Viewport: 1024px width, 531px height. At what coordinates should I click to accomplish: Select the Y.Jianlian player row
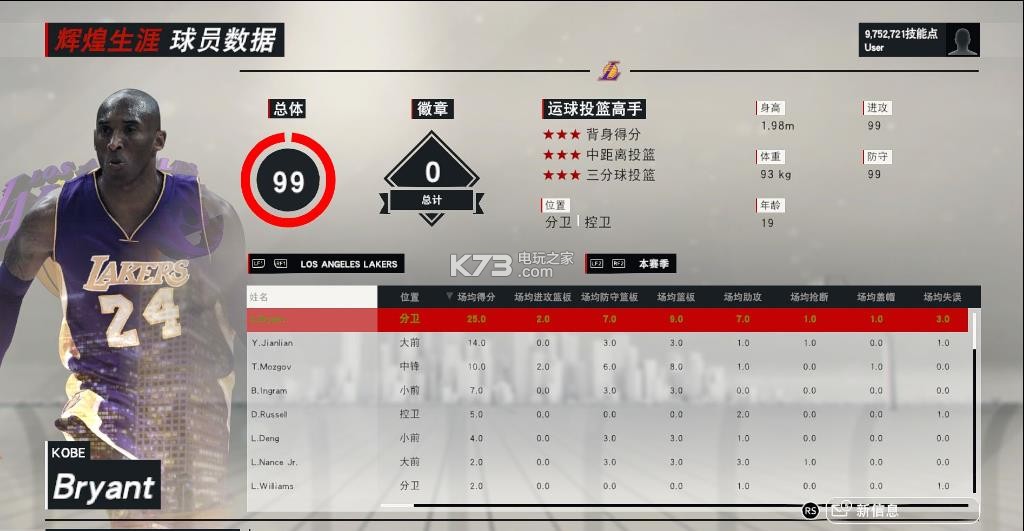pyautogui.click(x=272, y=343)
